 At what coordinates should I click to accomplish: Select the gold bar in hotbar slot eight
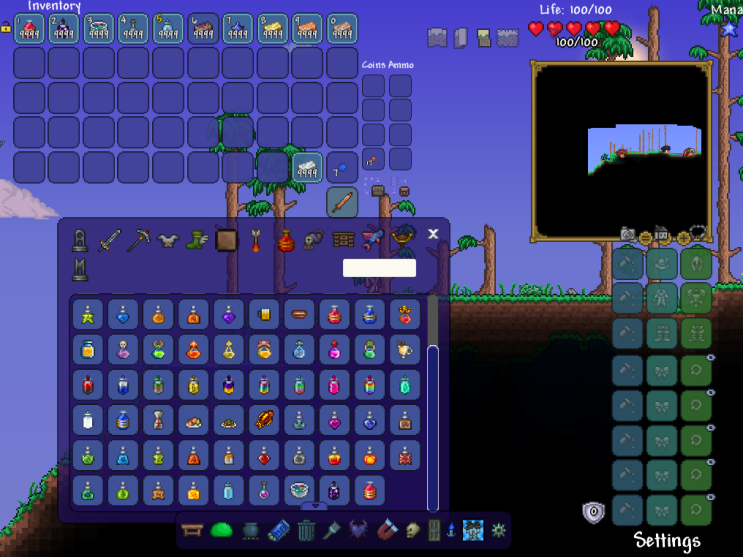tap(273, 29)
